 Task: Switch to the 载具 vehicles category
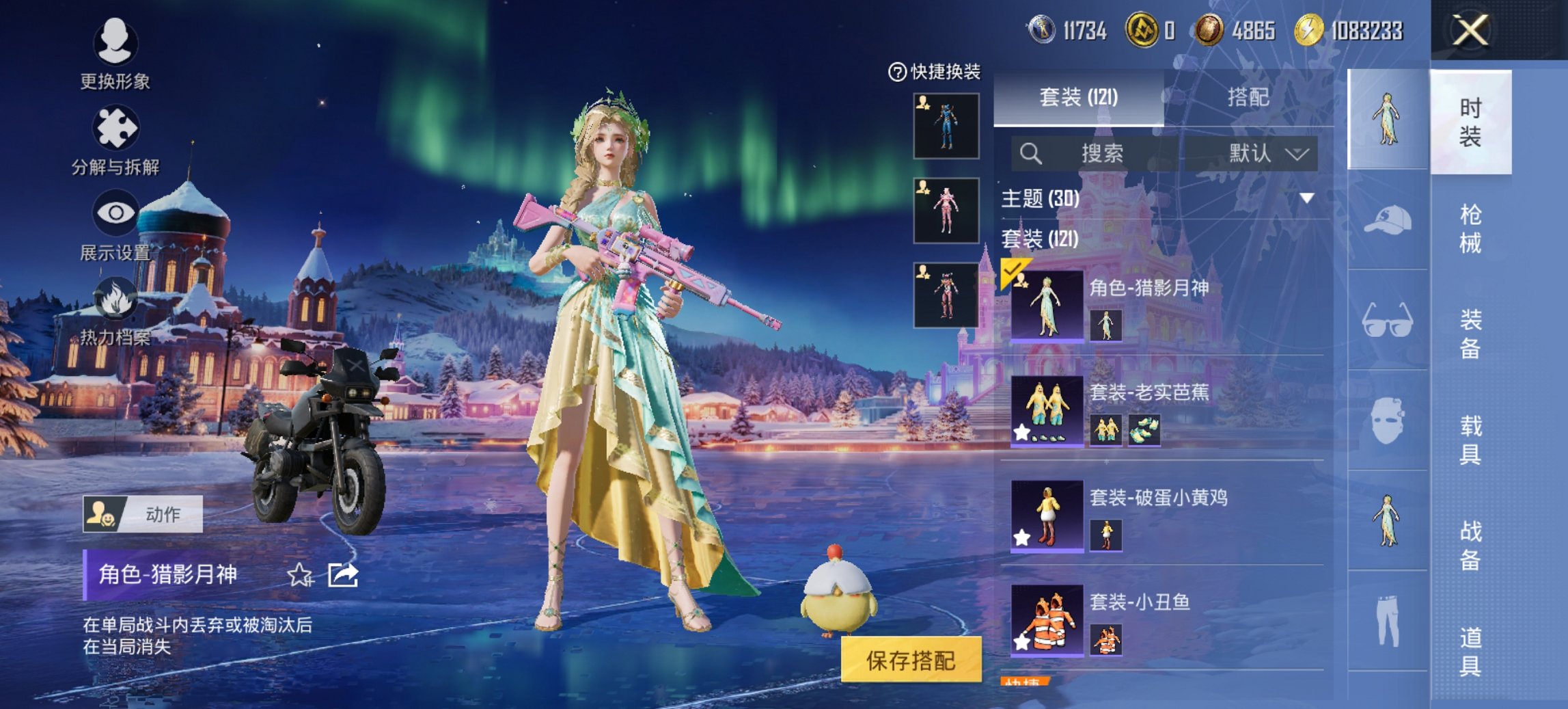click(x=1470, y=440)
